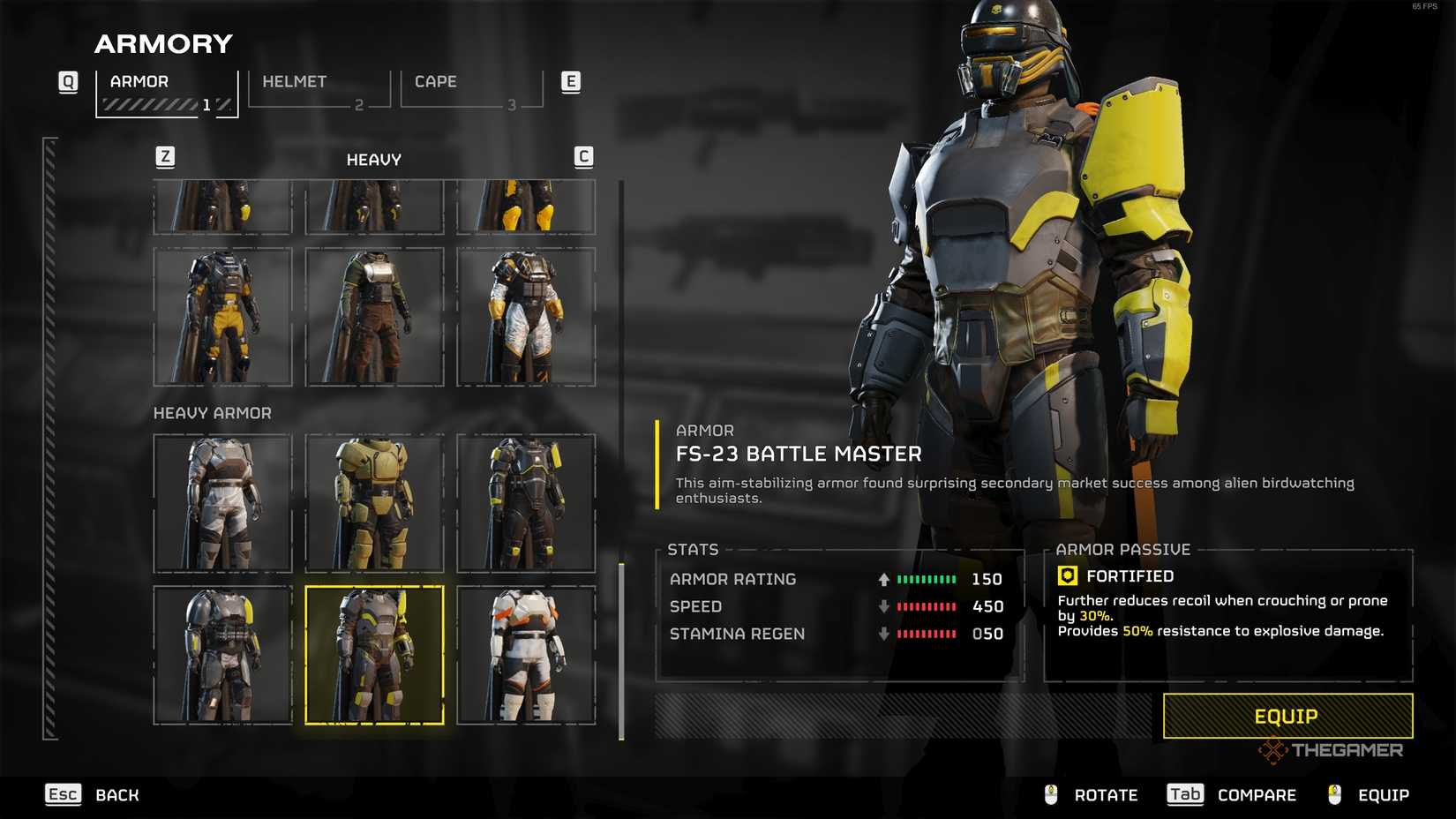Open the Compare view
The image size is (1456, 819).
point(1232,795)
